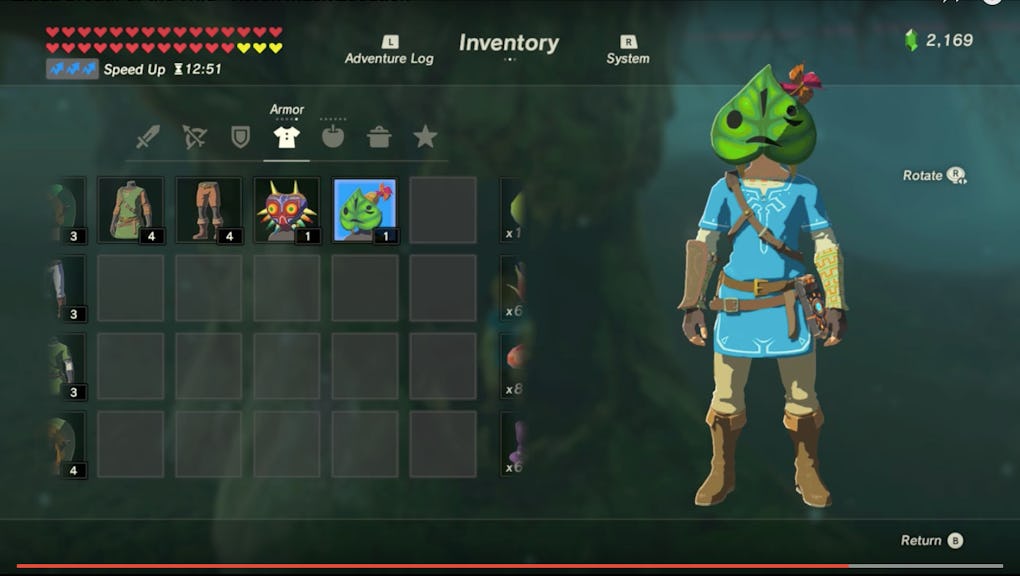The height and width of the screenshot is (576, 1020).
Task: Select the Korok Mask slot
Action: point(365,210)
